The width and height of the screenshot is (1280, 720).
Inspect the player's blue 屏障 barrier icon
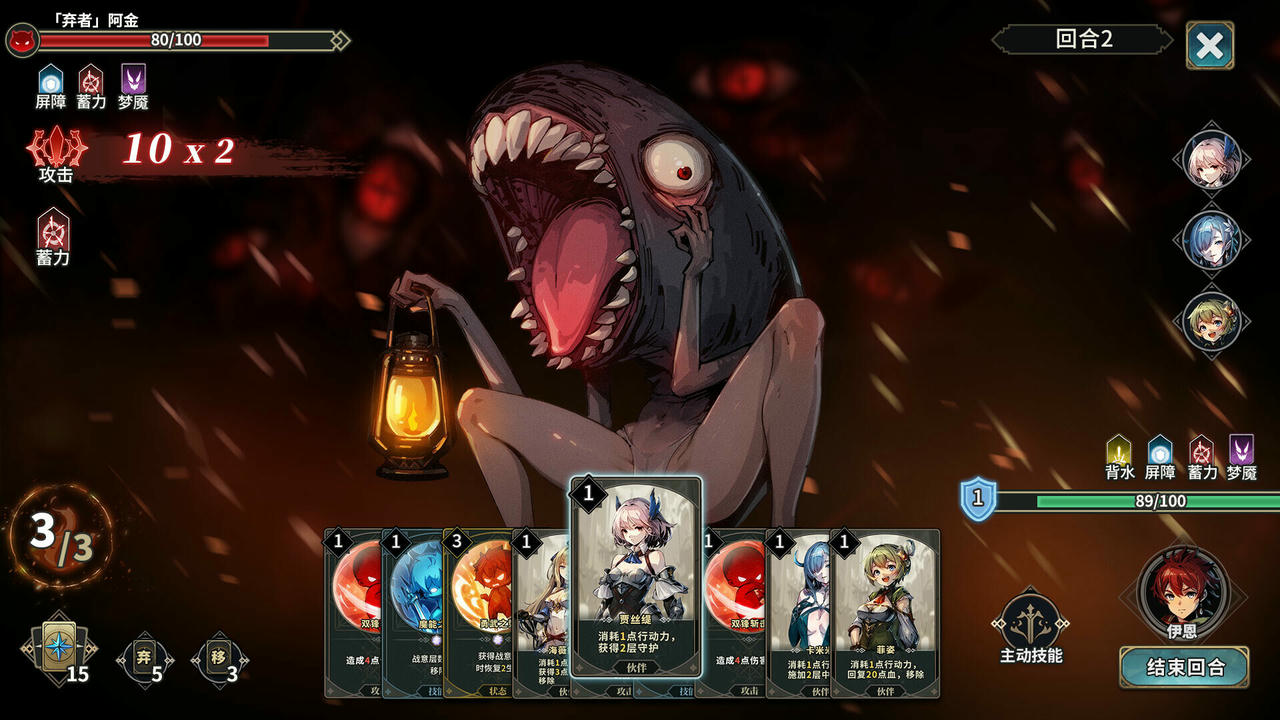1158,452
